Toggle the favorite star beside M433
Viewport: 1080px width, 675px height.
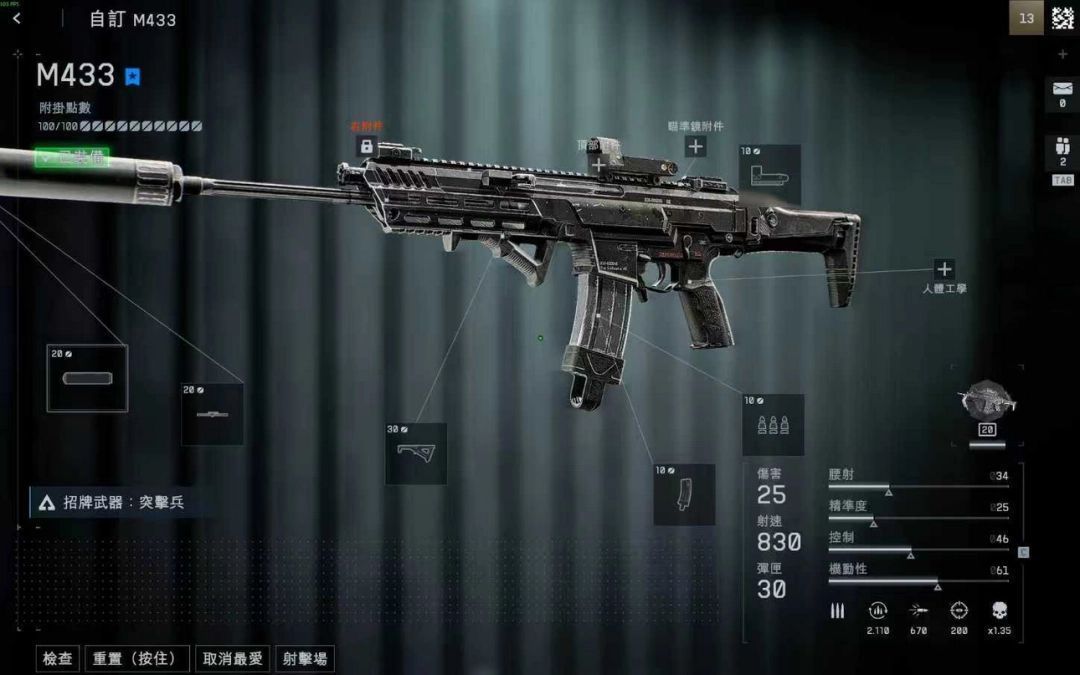133,76
